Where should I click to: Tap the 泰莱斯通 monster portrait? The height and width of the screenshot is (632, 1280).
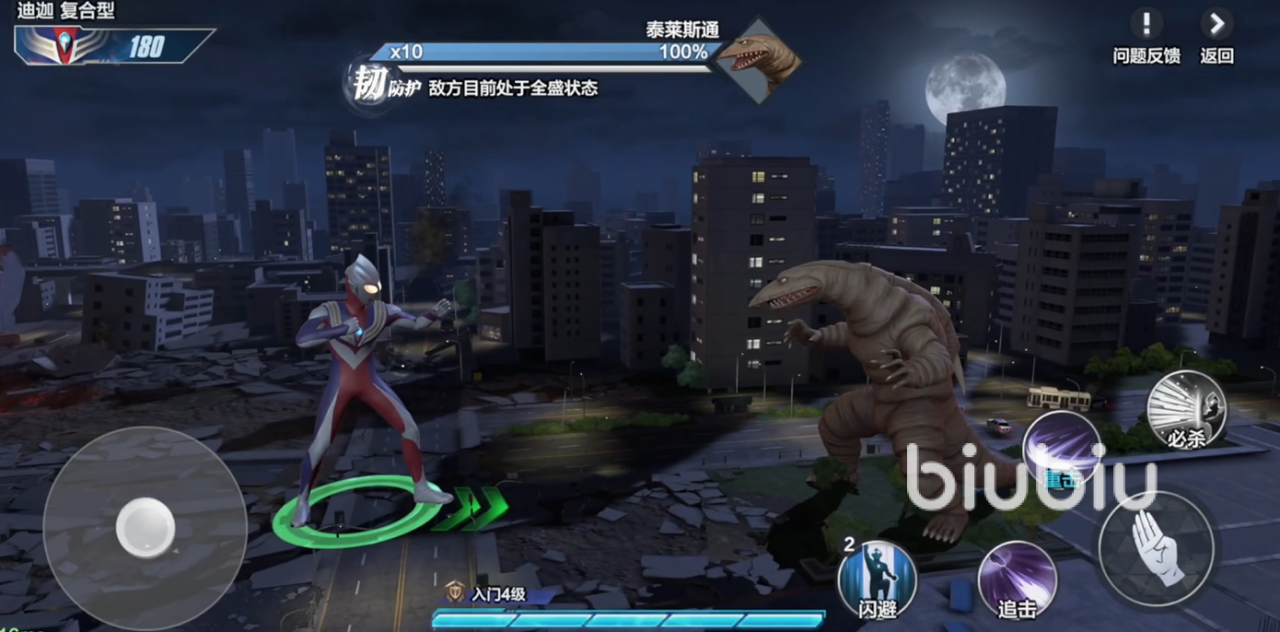point(758,60)
